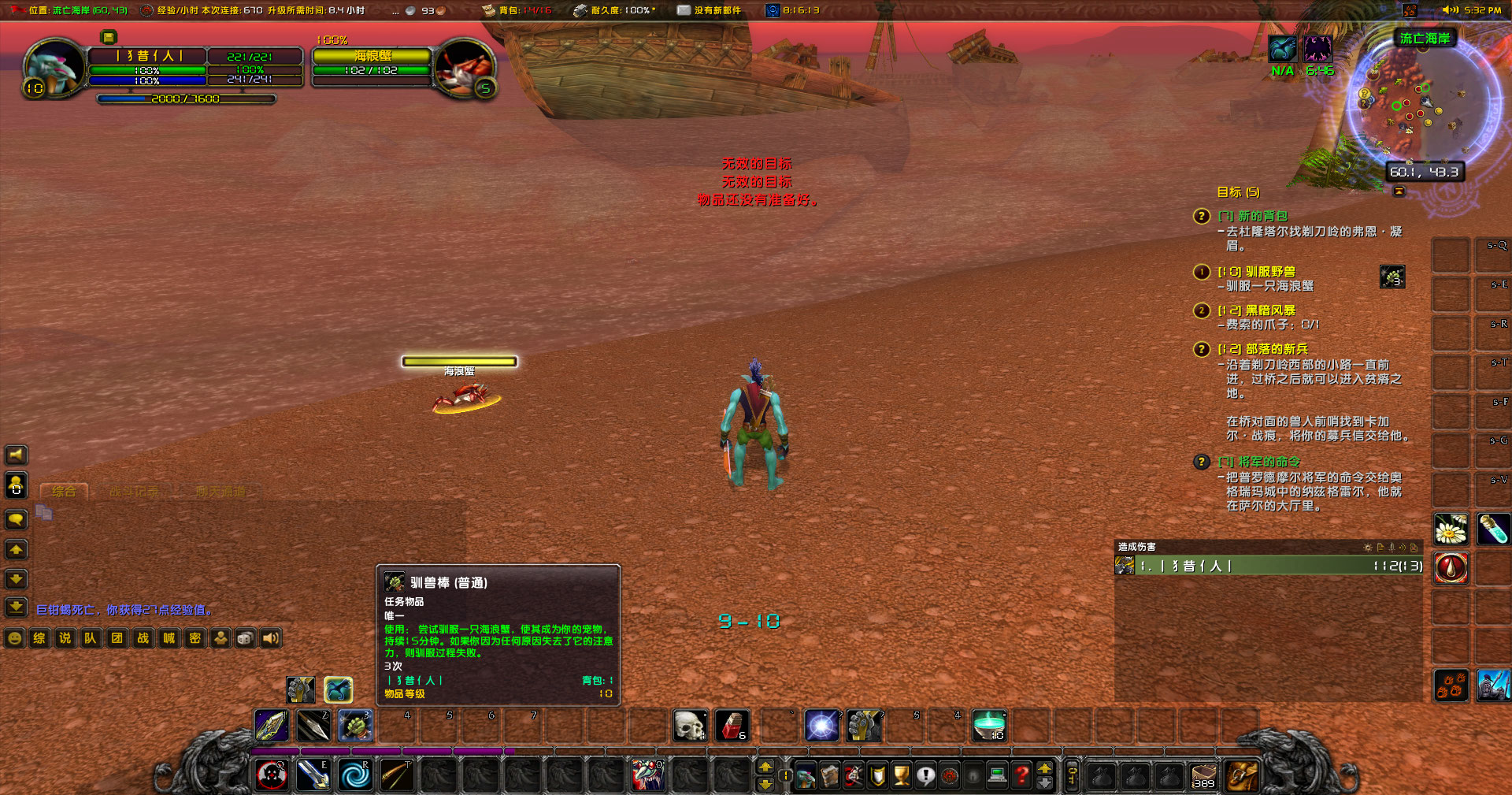Click the shield icon in the micro menu
The height and width of the screenshot is (795, 1512).
pyautogui.click(x=877, y=776)
